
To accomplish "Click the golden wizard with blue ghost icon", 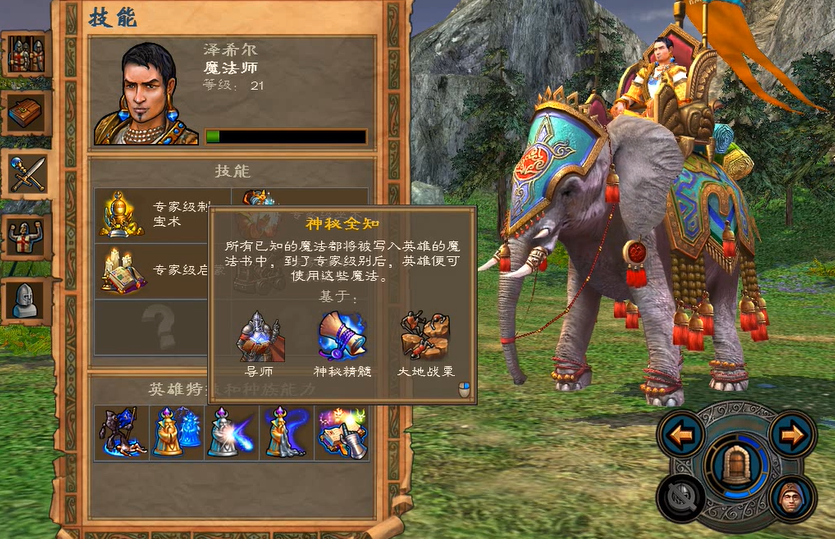I will coord(177,432).
